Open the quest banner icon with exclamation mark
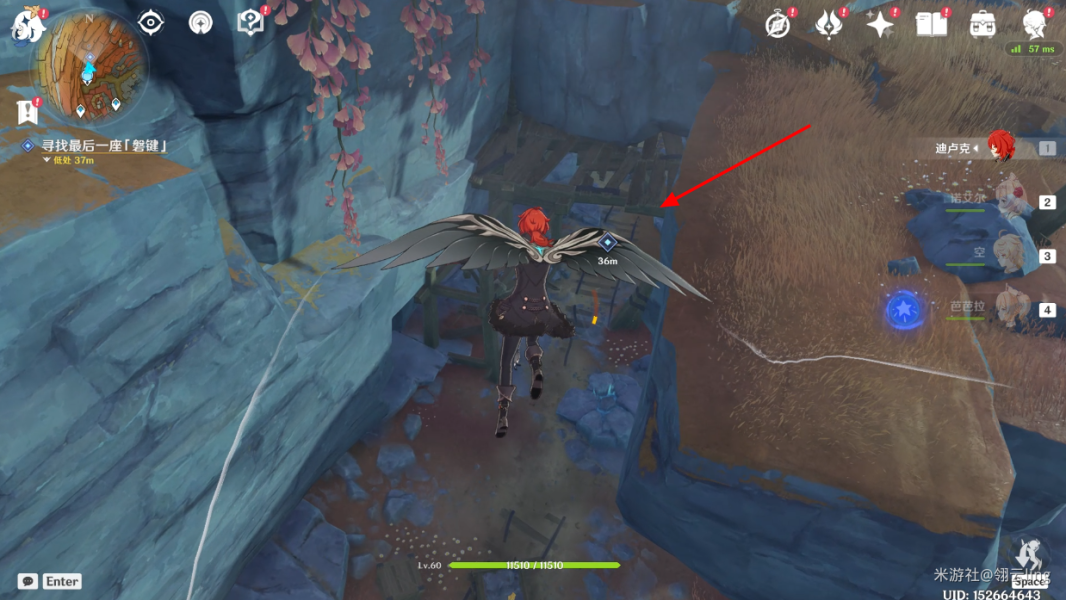Image resolution: width=1066 pixels, height=600 pixels. (27, 111)
